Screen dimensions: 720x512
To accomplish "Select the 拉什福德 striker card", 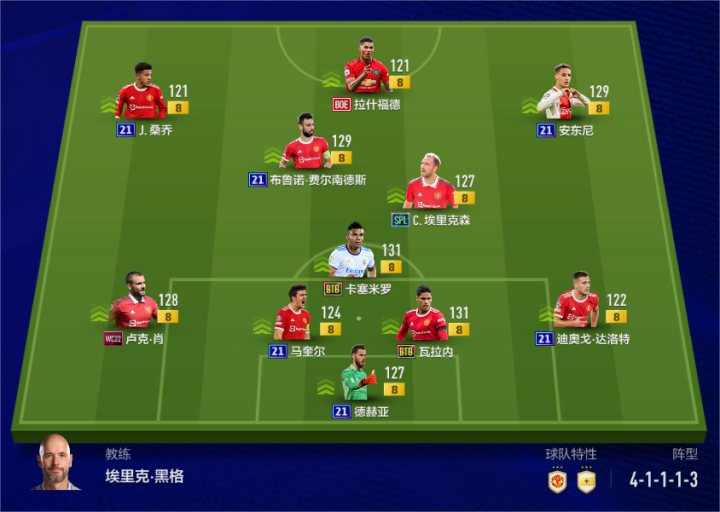I will click(367, 72).
